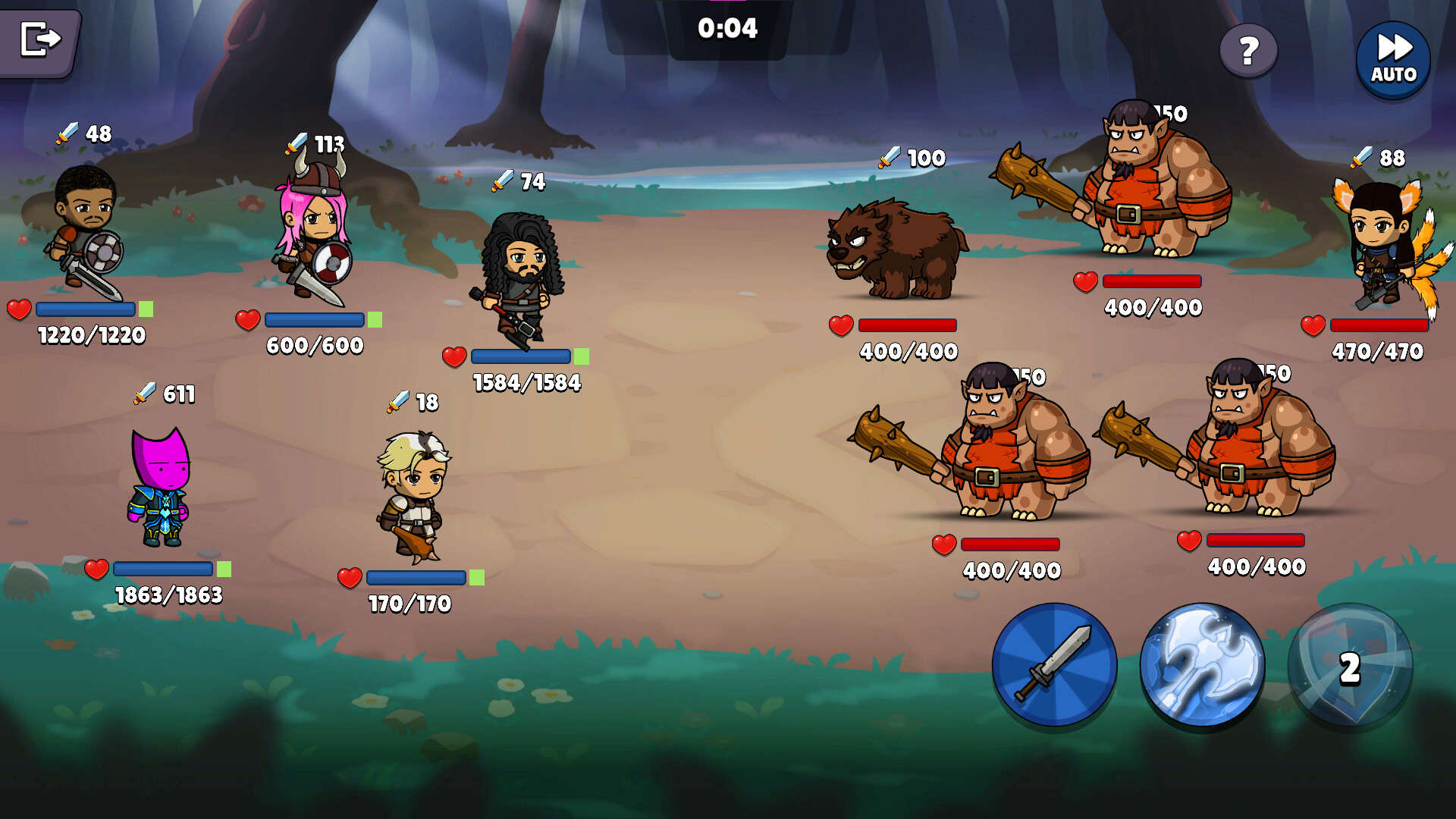Click the sword icon above the pink-haired viking
Viewport: 1456px width, 819px height.
[297, 143]
